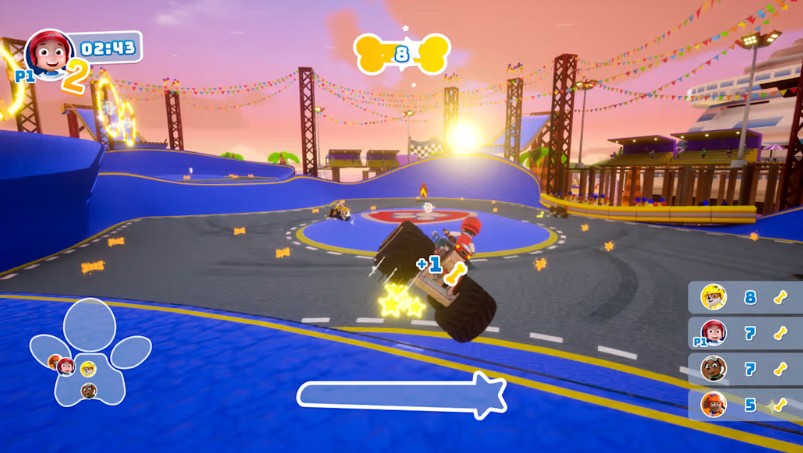803x453 pixels.
Task: Click Rubble's yellow marker on the minimap
Action: point(87,367)
